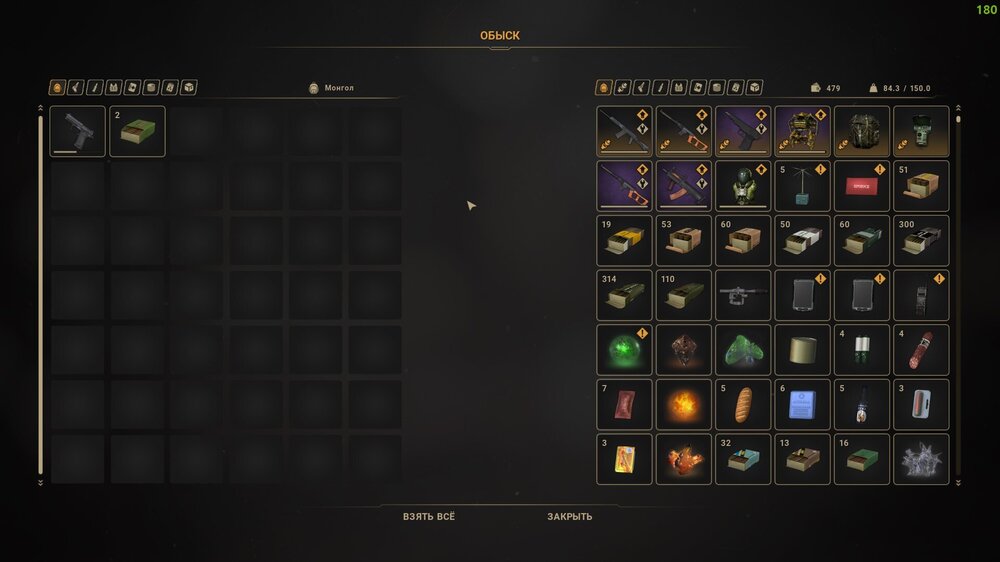Choose the green hooded armor suit

coord(743,186)
